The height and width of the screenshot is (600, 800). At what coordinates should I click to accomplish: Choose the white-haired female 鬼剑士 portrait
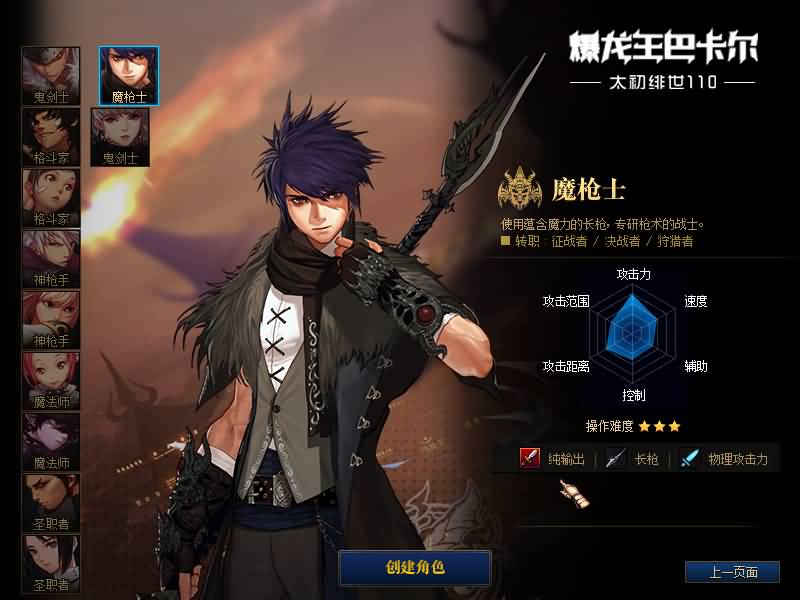pos(120,136)
